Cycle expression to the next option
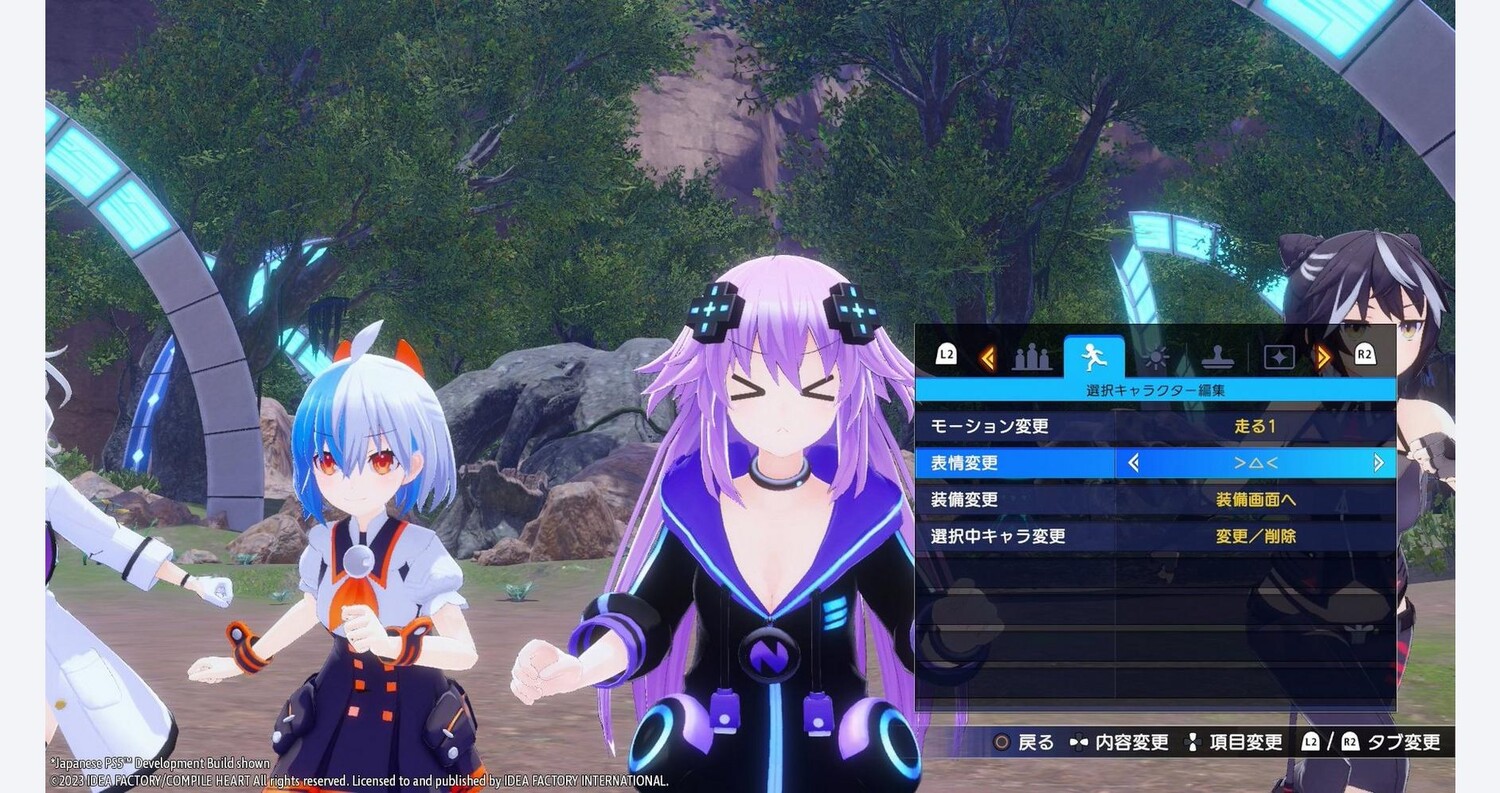 pyautogui.click(x=1378, y=463)
